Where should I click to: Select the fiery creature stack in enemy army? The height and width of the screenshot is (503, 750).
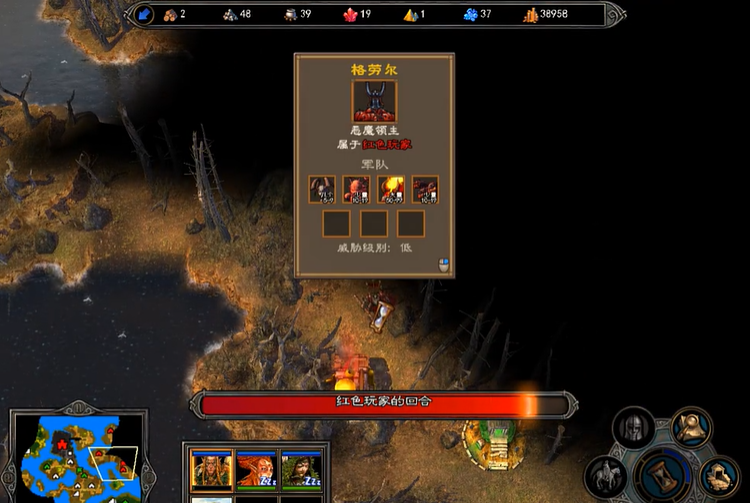pos(391,189)
